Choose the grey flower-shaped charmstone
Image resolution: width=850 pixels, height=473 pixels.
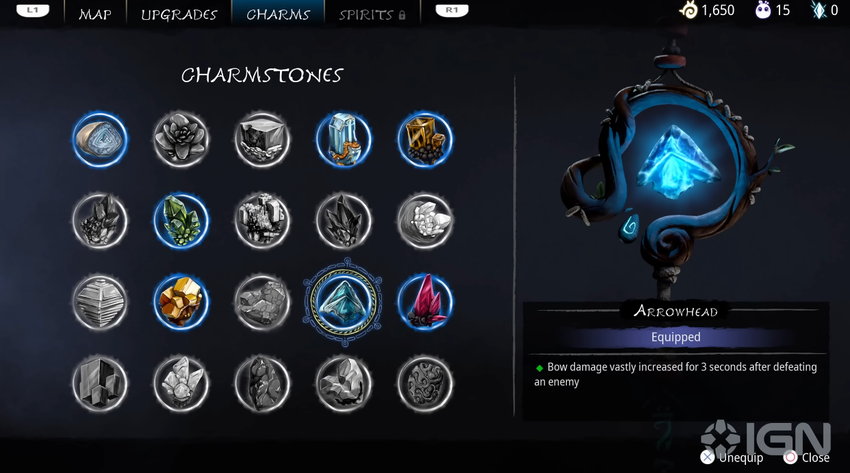(181, 139)
